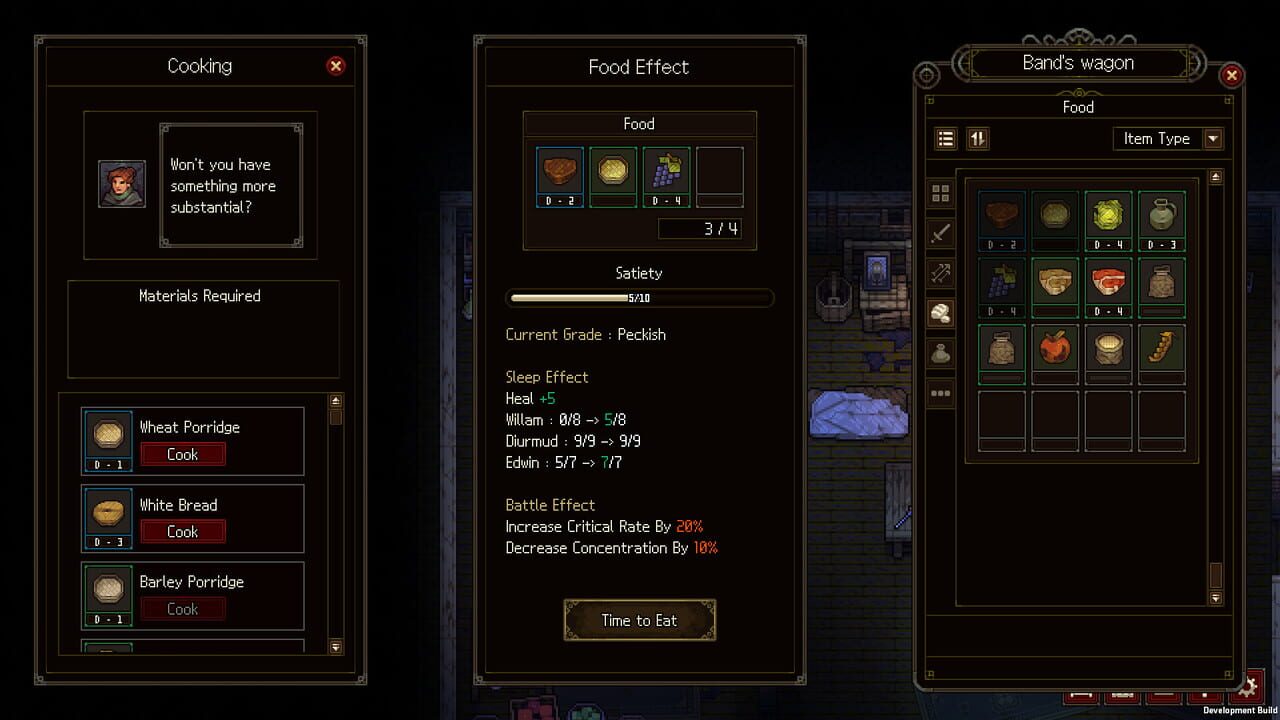Open the Item Type dropdown
The image size is (1280, 720).
(x=1168, y=139)
